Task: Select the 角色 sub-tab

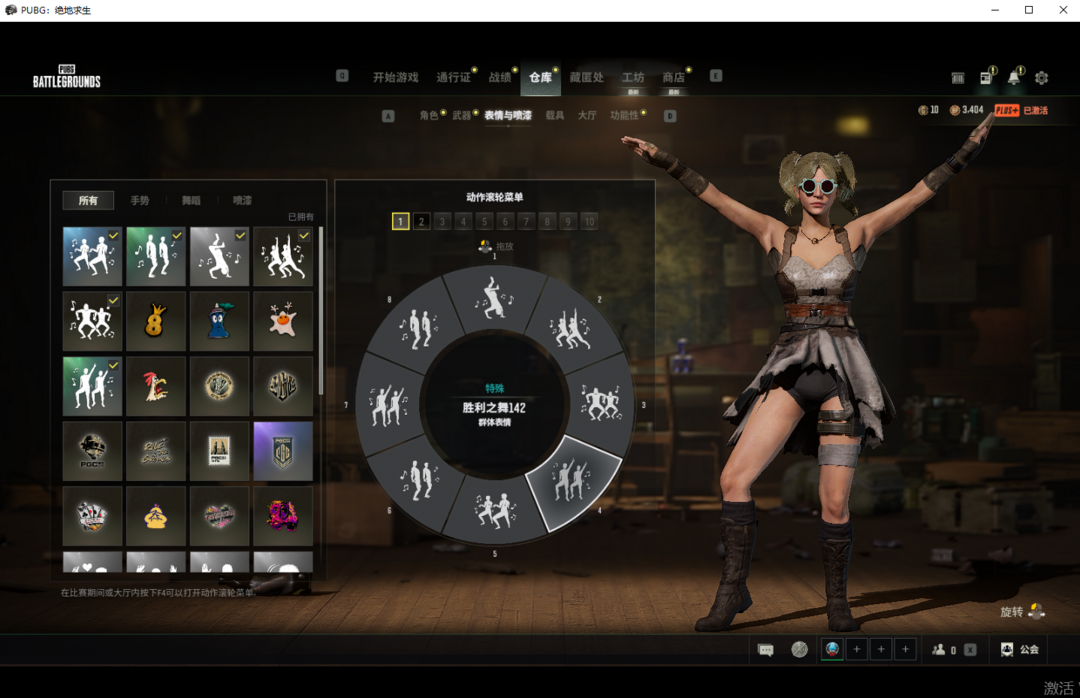Action: [x=428, y=116]
